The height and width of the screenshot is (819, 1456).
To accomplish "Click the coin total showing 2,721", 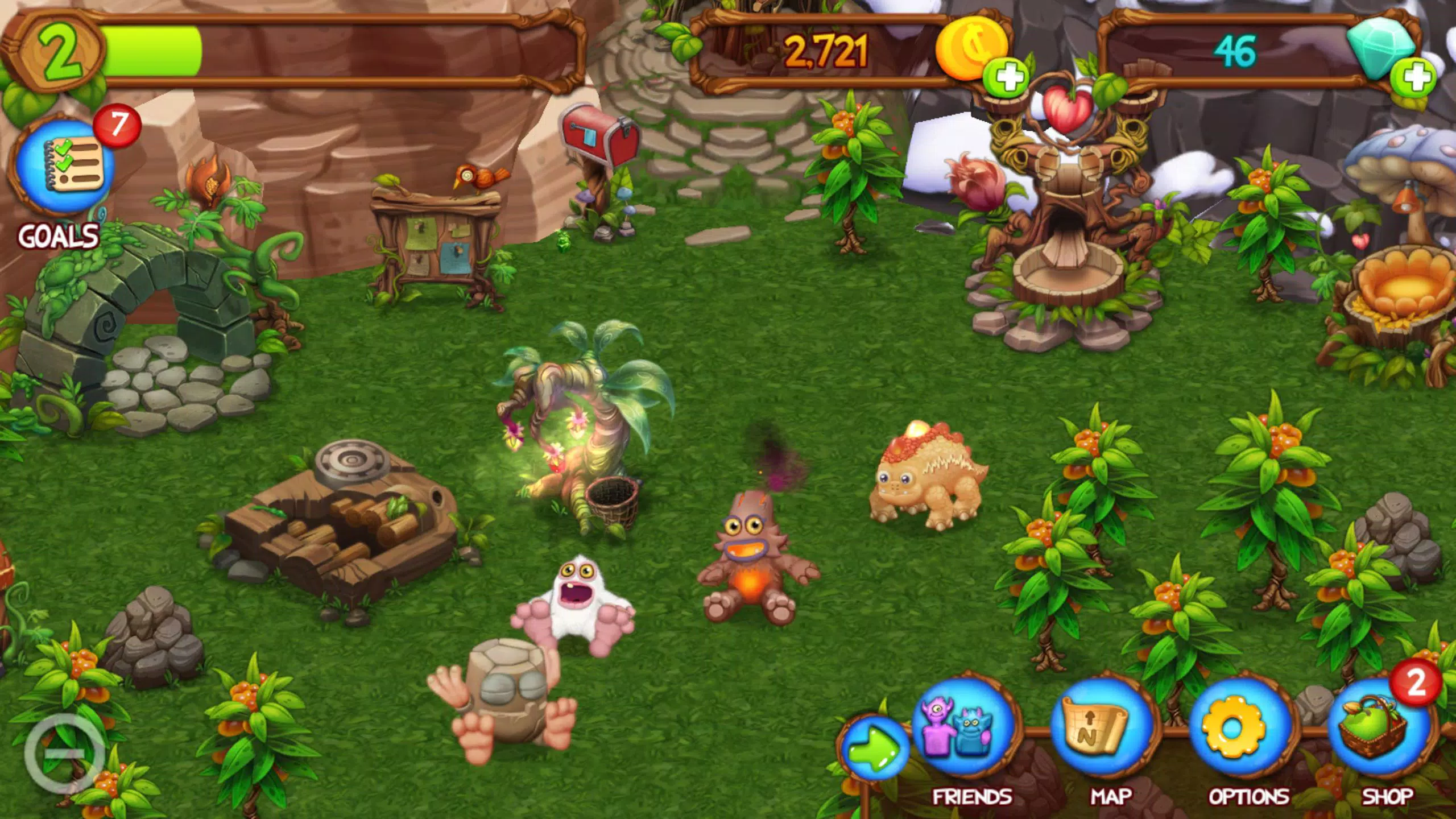I will coord(825,51).
